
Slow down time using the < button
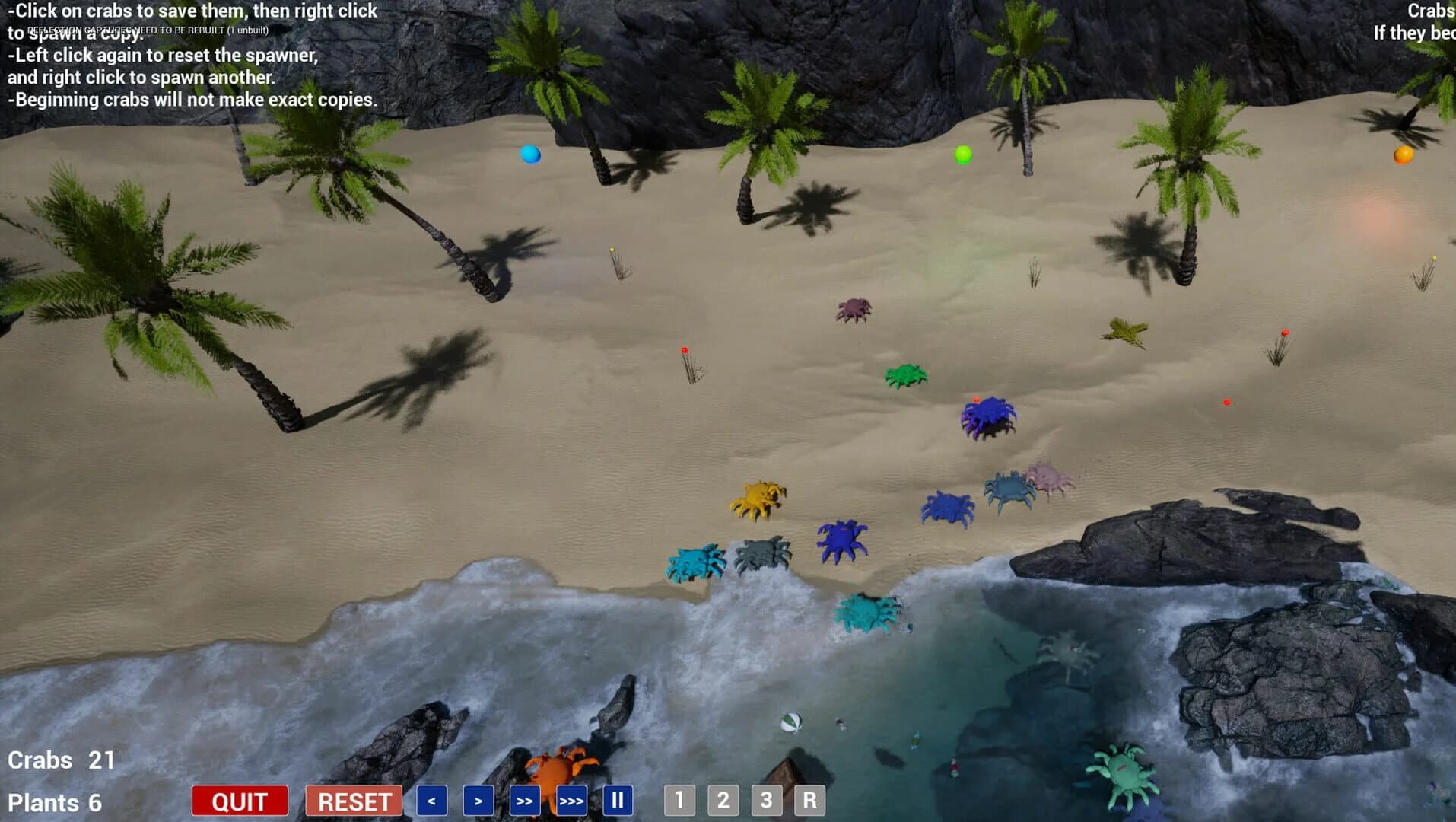click(x=431, y=800)
